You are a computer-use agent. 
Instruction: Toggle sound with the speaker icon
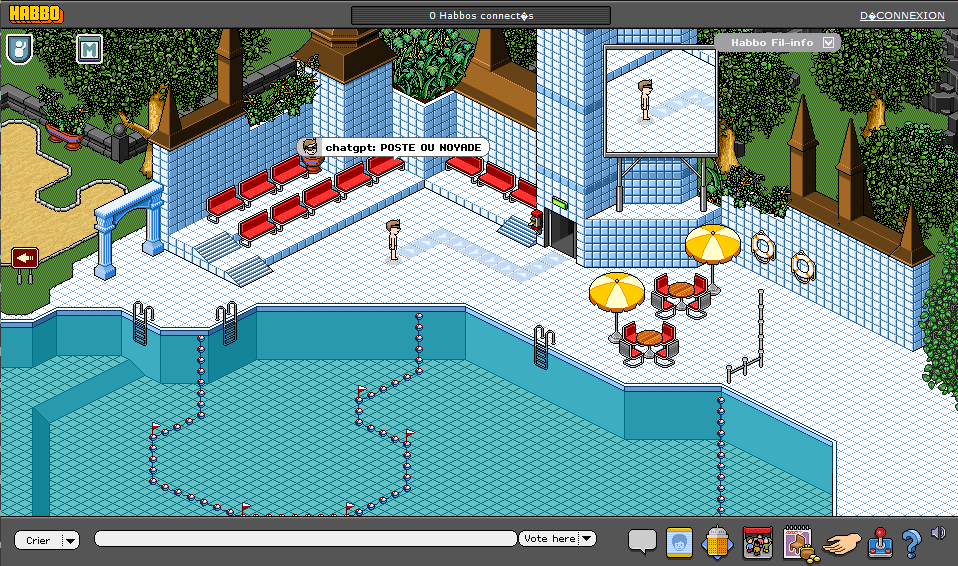coord(937,533)
